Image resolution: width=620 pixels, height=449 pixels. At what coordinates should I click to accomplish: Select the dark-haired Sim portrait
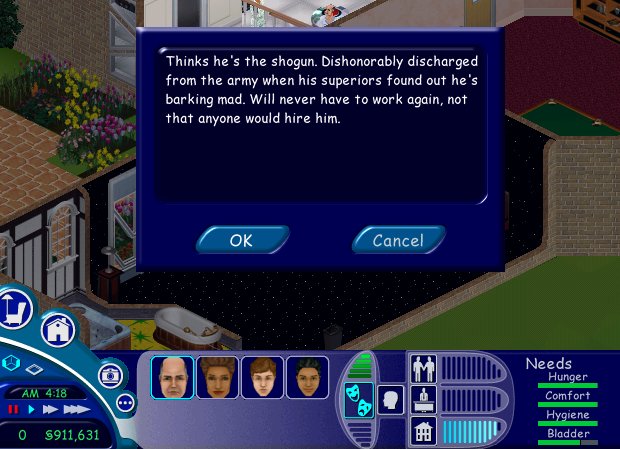[308, 377]
